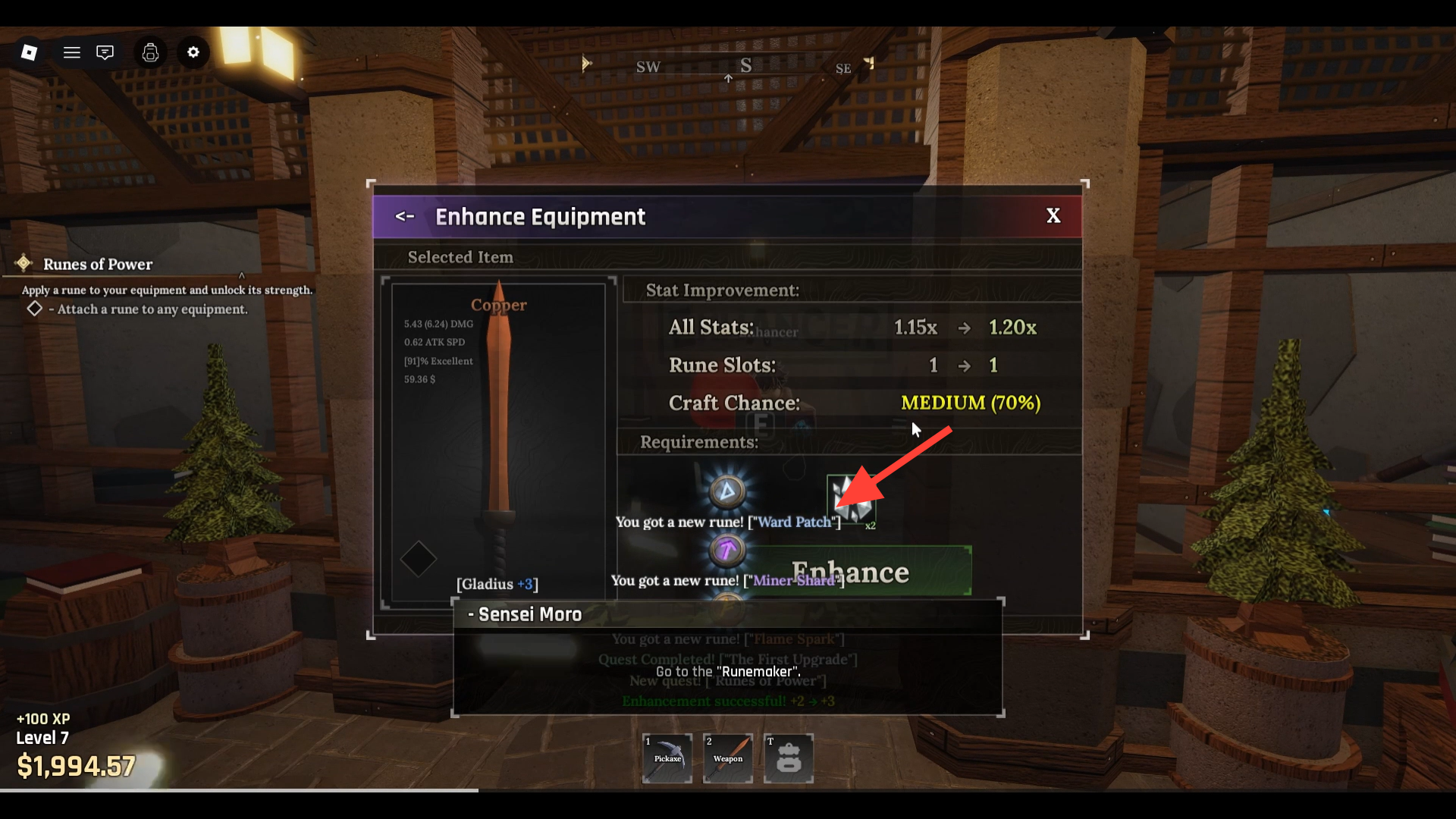
Task: Close the Enhance Equipment window
Action: pyautogui.click(x=1053, y=216)
